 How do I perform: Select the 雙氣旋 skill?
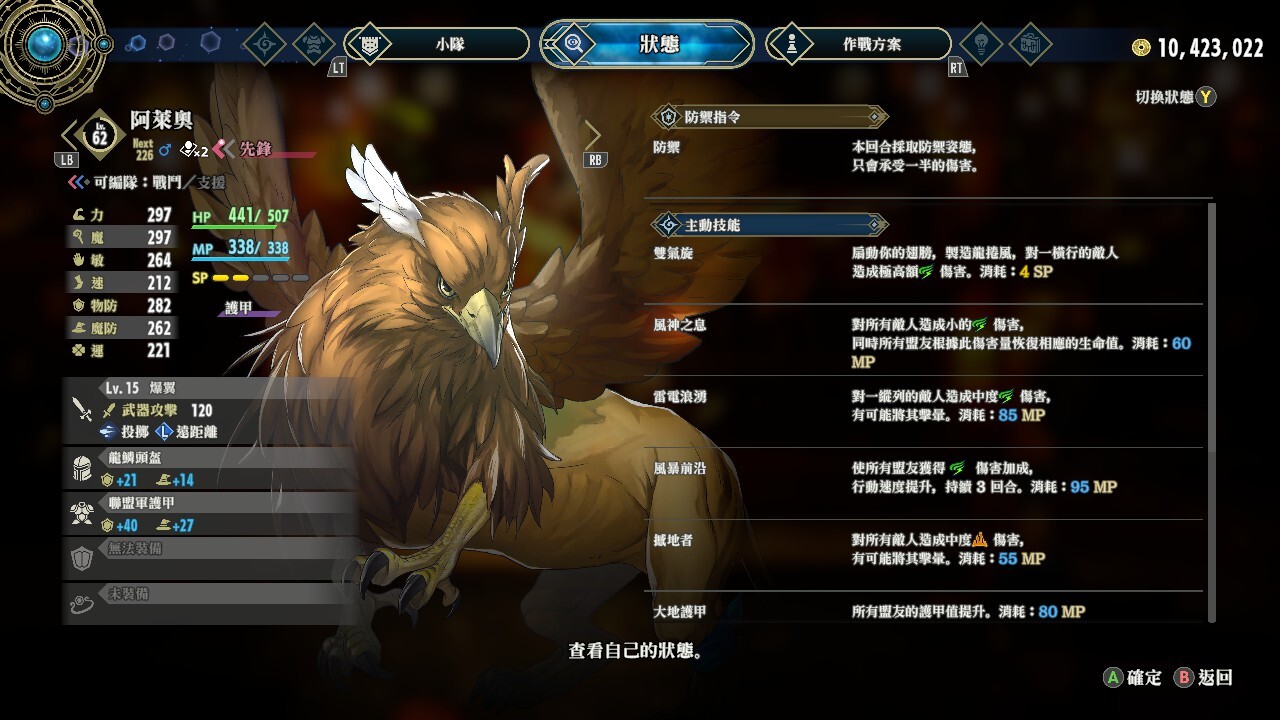pos(925,262)
